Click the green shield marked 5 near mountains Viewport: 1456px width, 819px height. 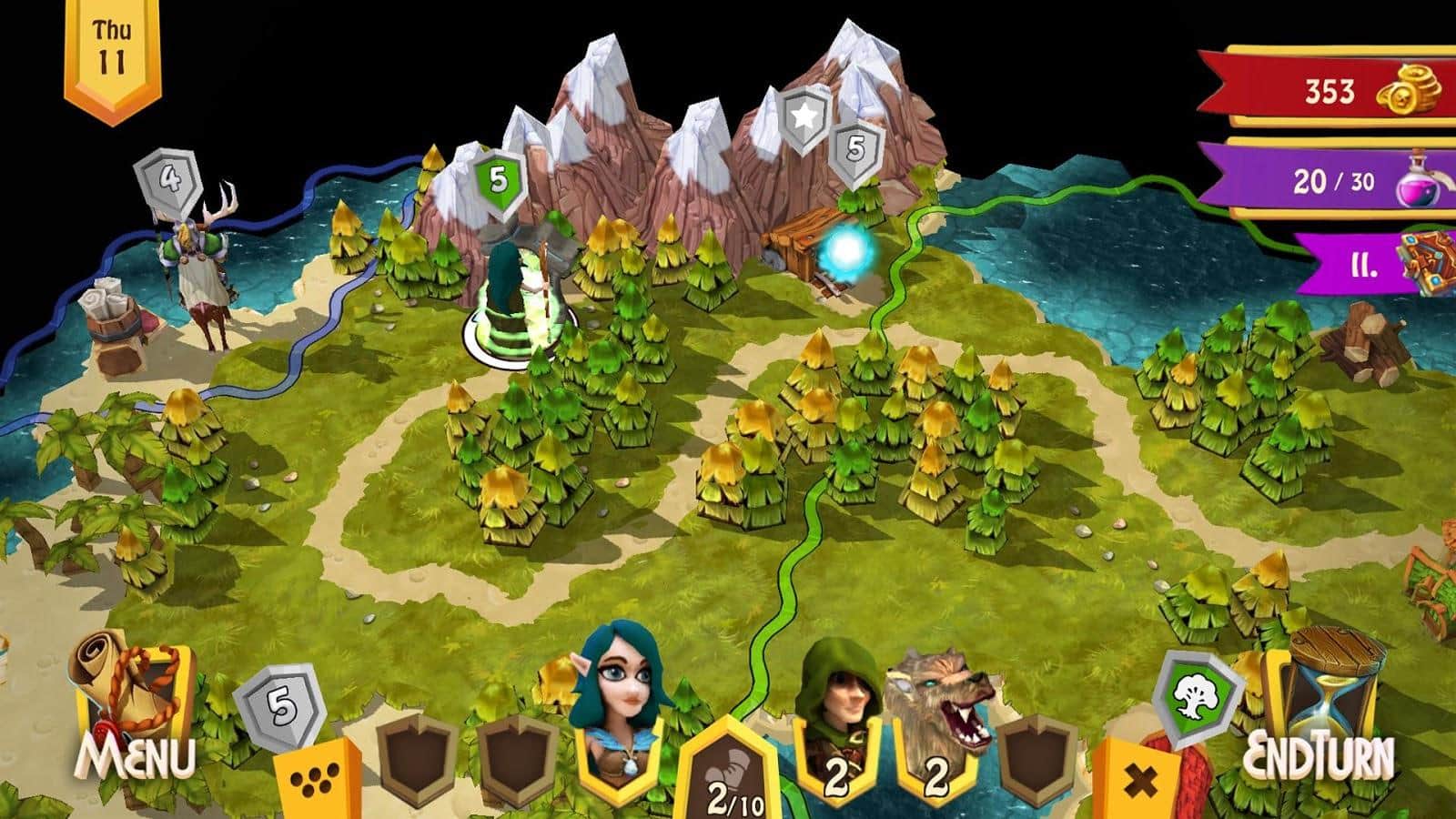[497, 177]
